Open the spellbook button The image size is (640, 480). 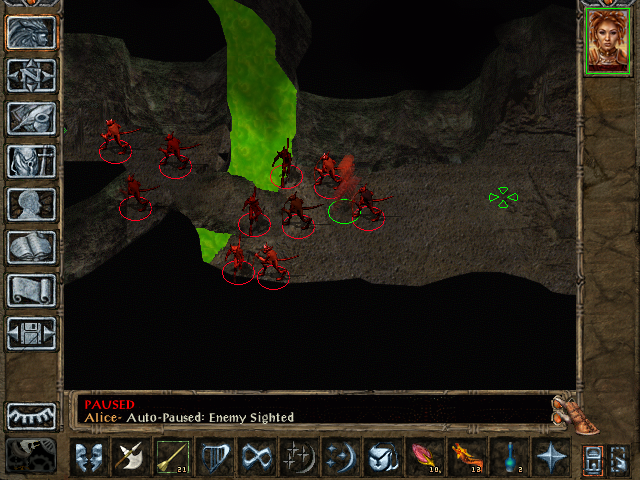tap(31, 247)
